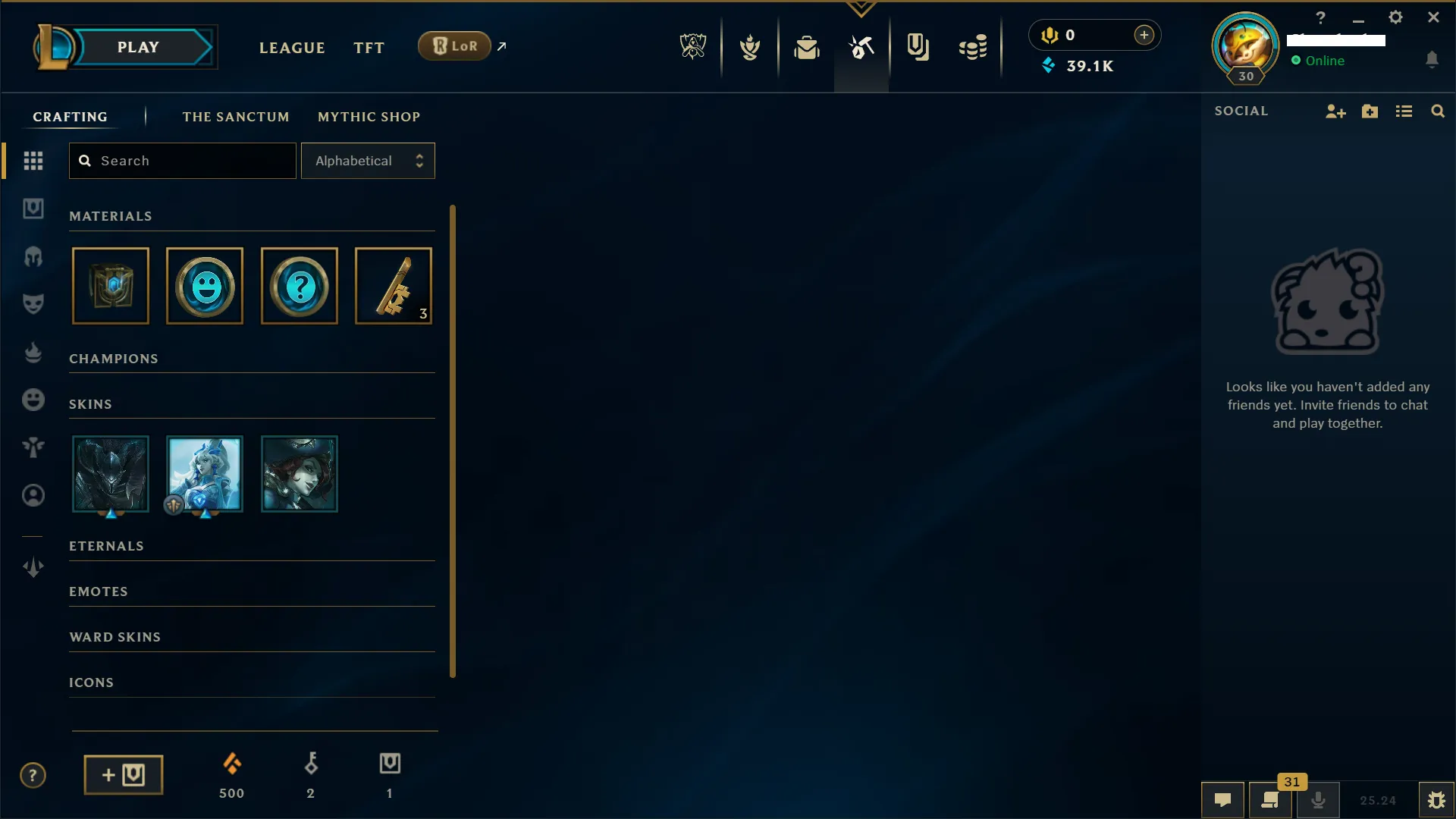Add a friend via the Social panel icon
1456x819 pixels.
1335,111
